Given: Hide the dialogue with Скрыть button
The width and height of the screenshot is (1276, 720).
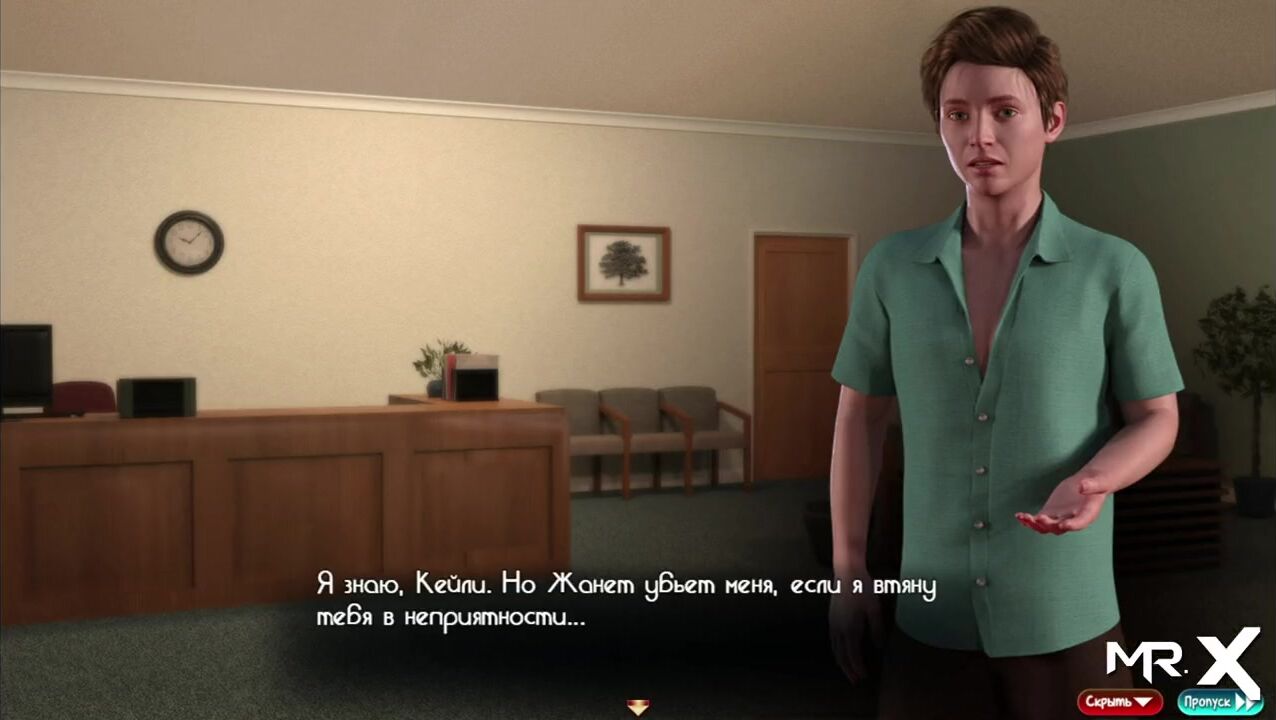Looking at the screenshot, I should 1119,702.
